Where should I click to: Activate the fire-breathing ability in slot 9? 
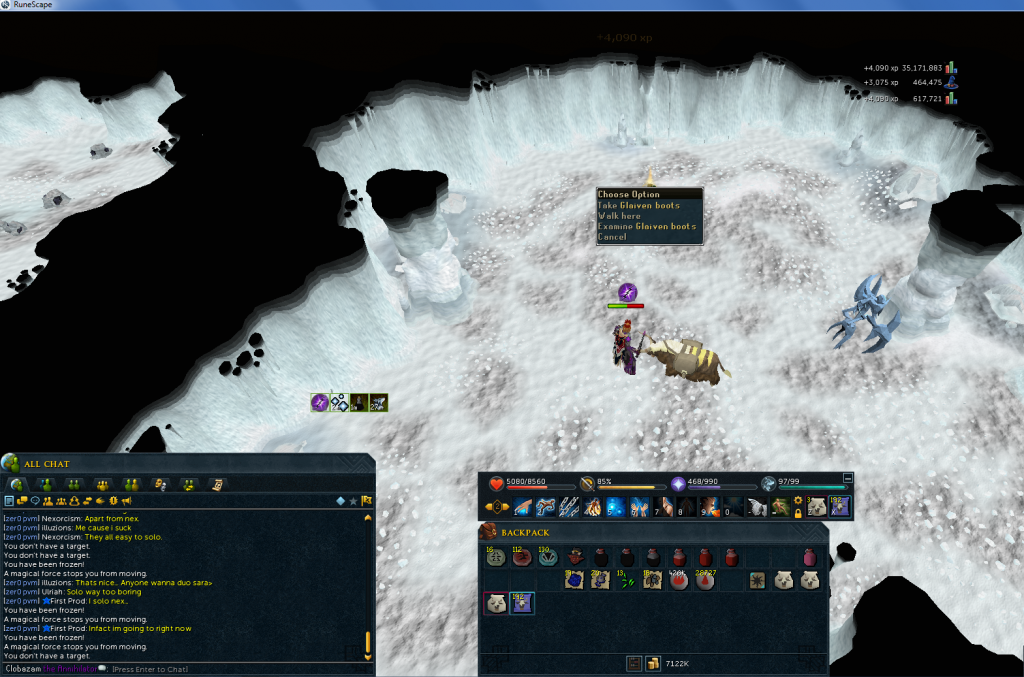[x=710, y=507]
